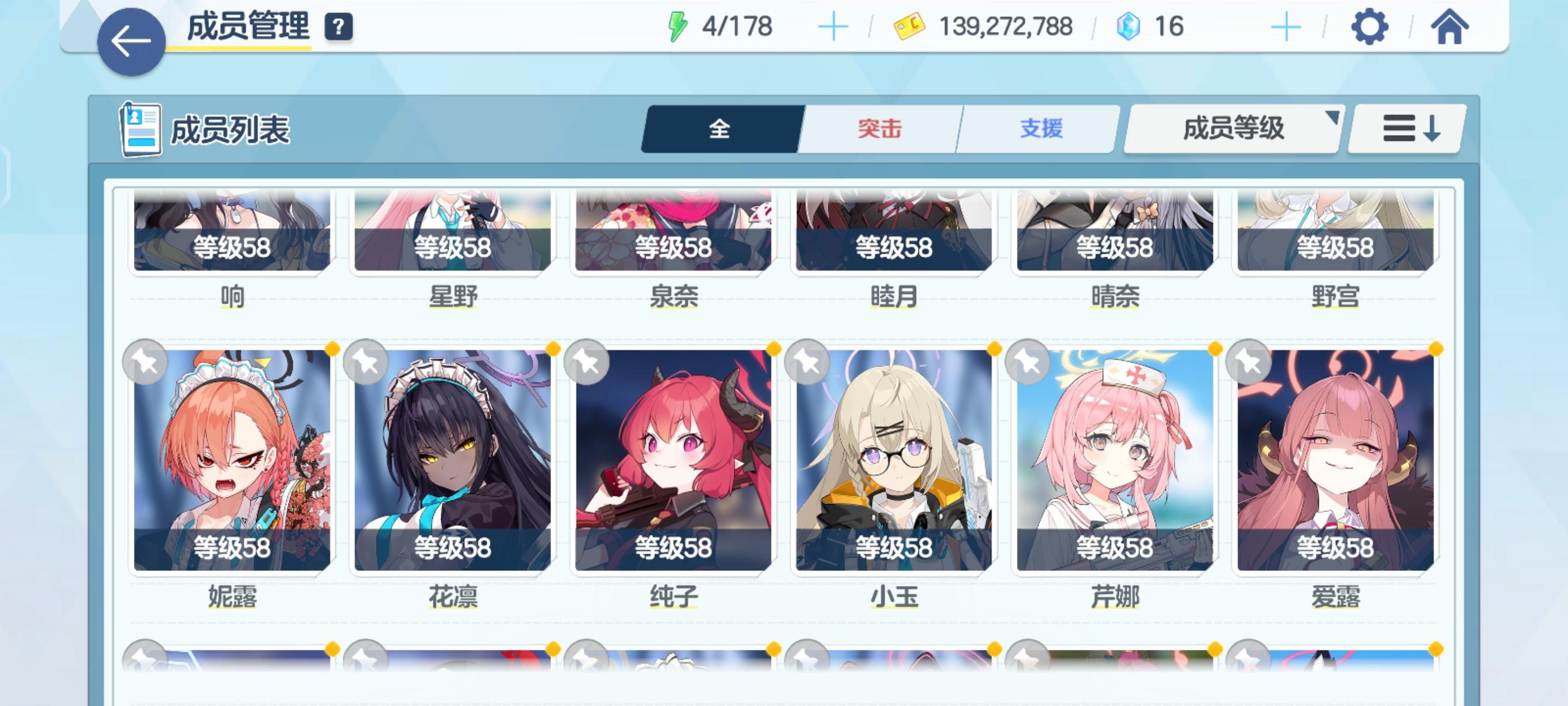Screen dimensions: 1568x706
Task: Click the plus to recharge energy
Action: (x=834, y=26)
